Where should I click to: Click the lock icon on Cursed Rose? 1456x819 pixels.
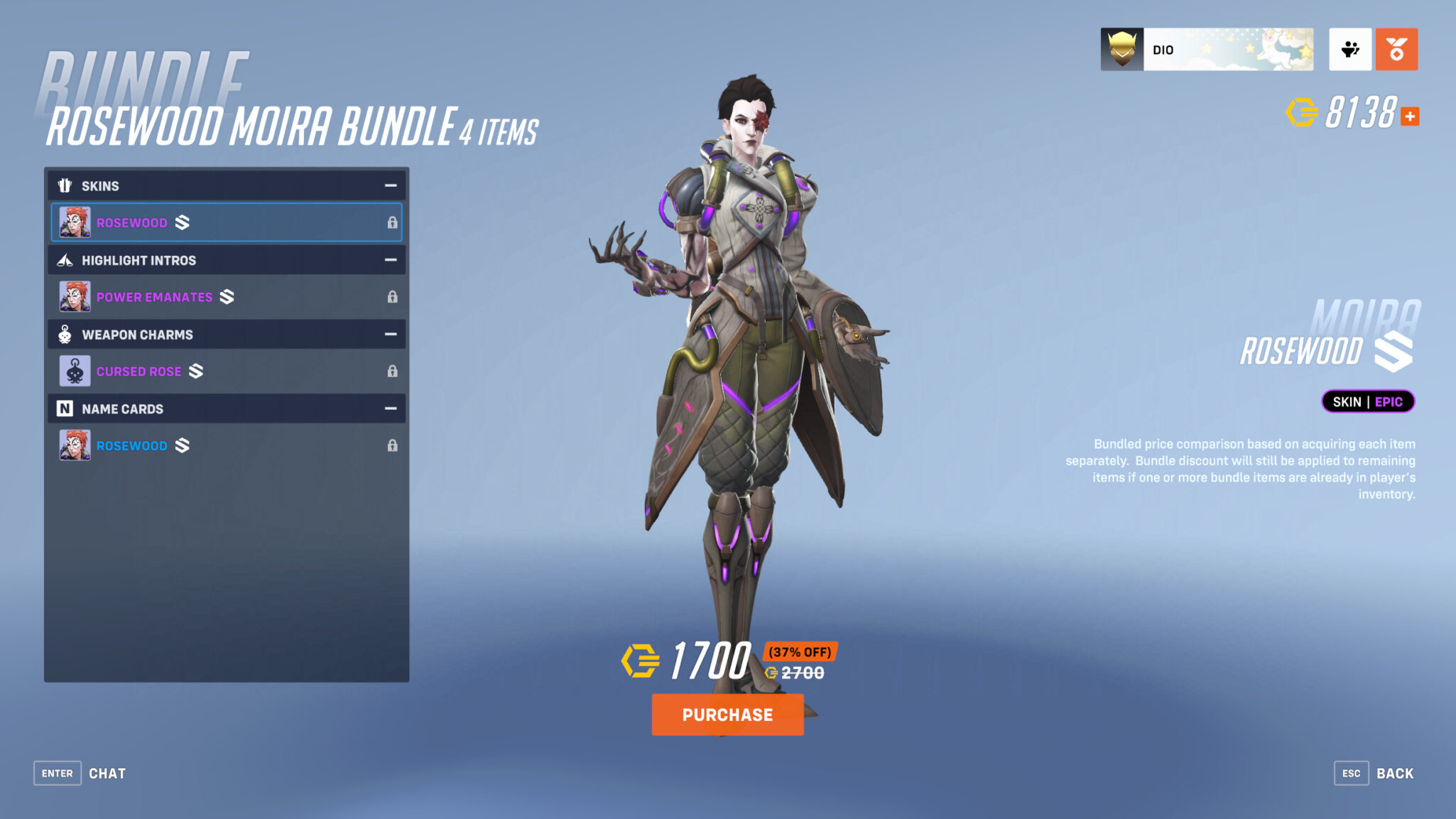(393, 371)
